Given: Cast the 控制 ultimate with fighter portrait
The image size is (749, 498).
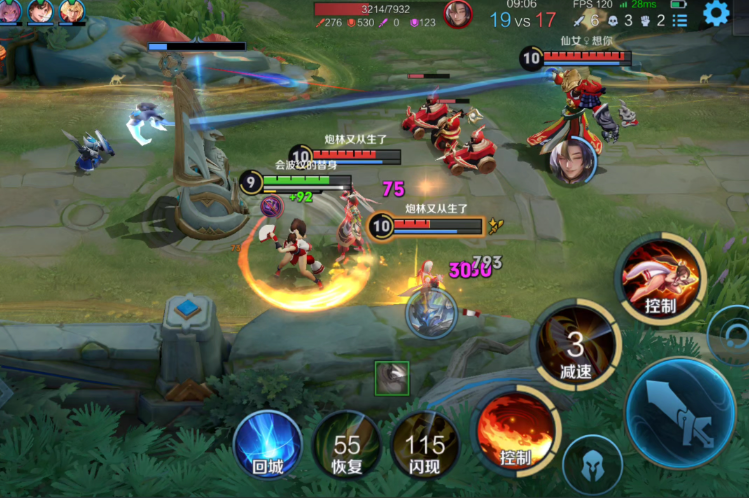Looking at the screenshot, I should [x=660, y=278].
